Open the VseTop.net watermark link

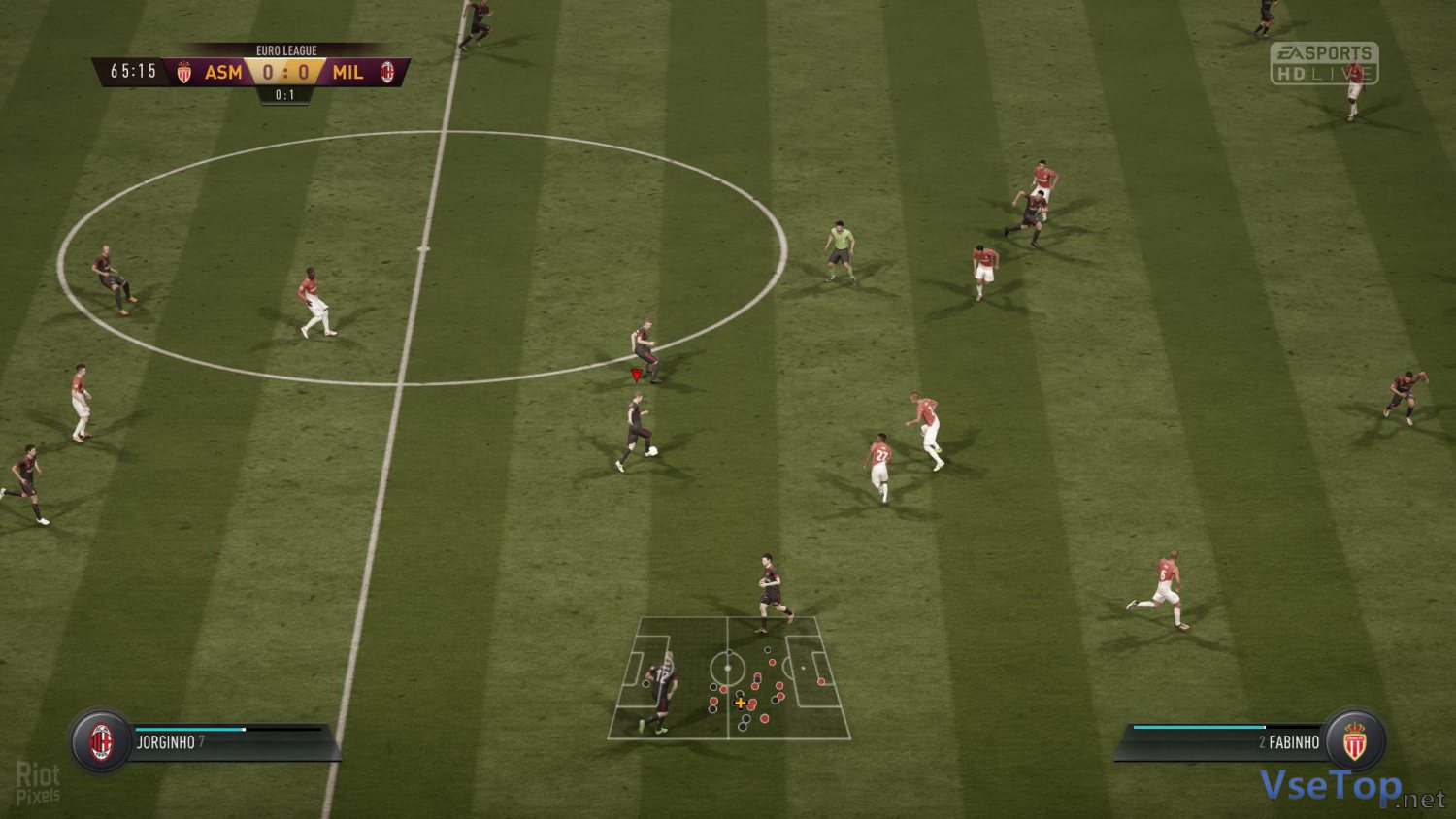(1351, 788)
